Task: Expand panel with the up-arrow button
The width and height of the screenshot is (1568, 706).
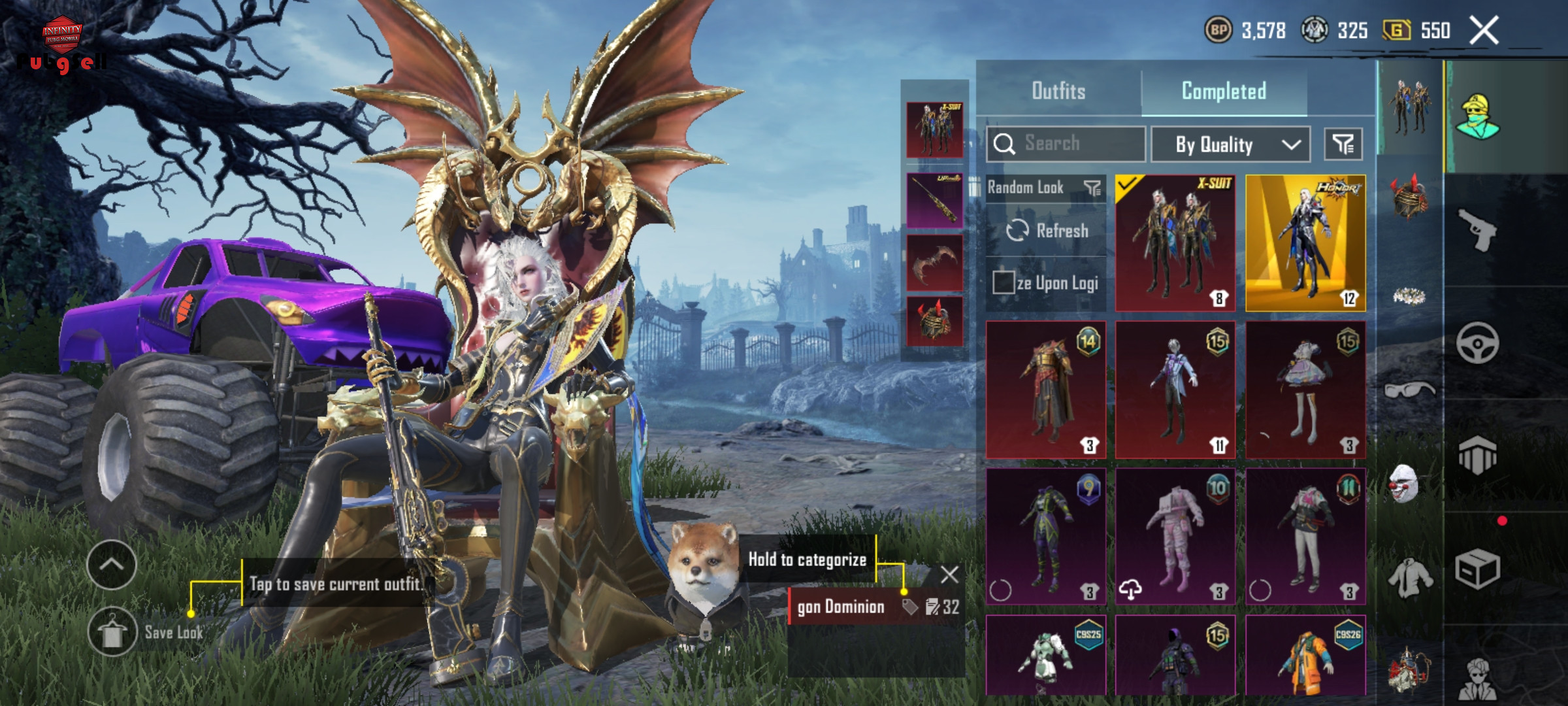Action: 111,565
